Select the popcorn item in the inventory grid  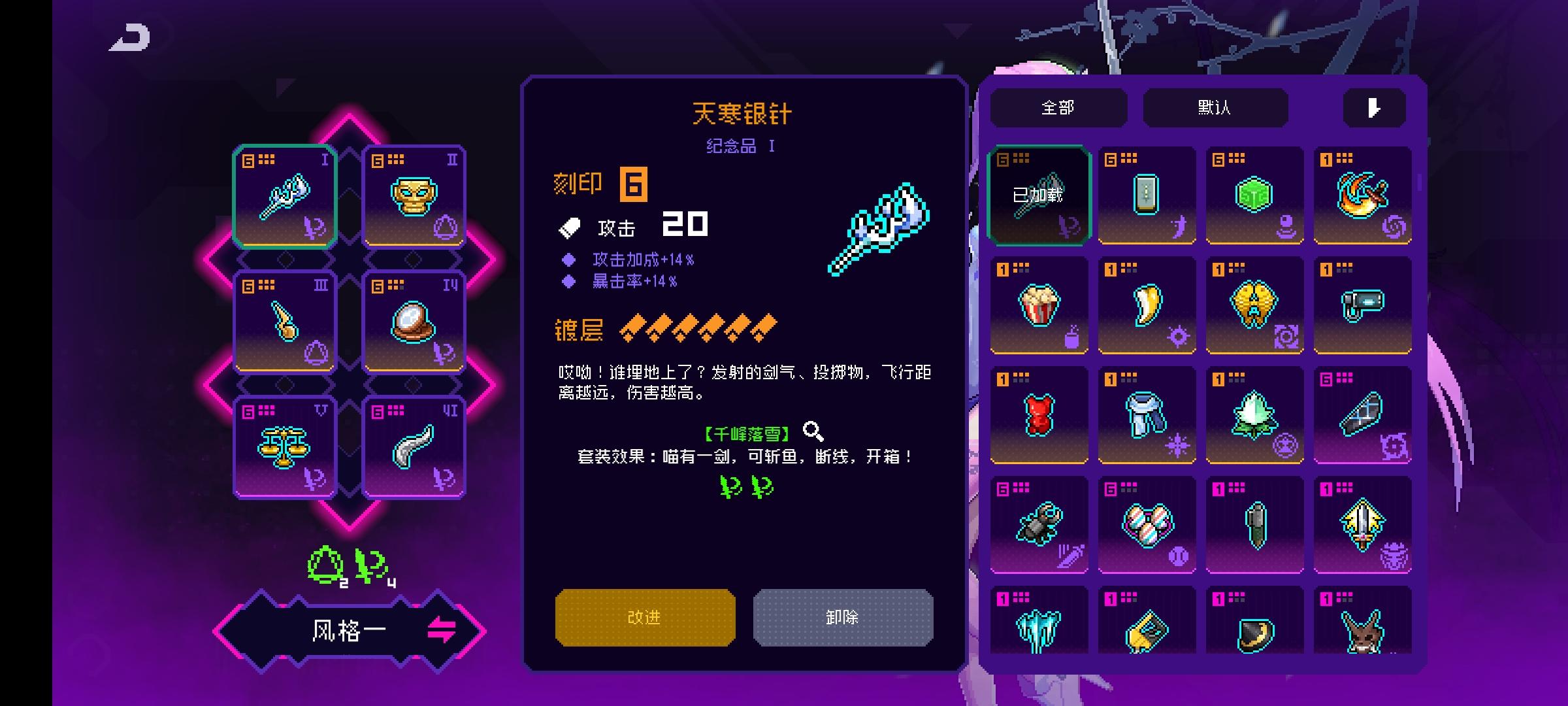point(1039,304)
